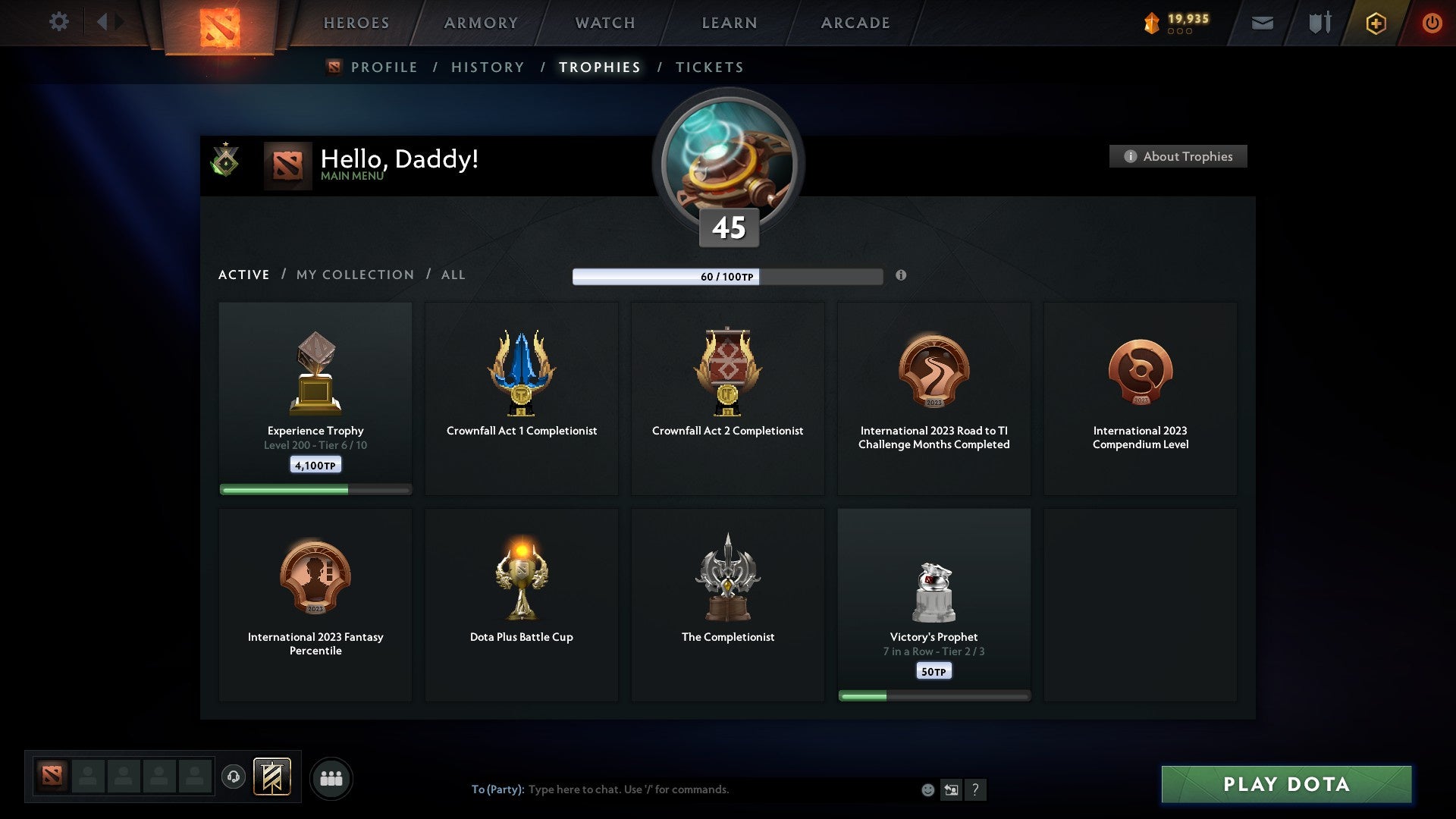The image size is (1456, 819).
Task: Click the Dota 2 logo in top bar
Action: pos(218,24)
